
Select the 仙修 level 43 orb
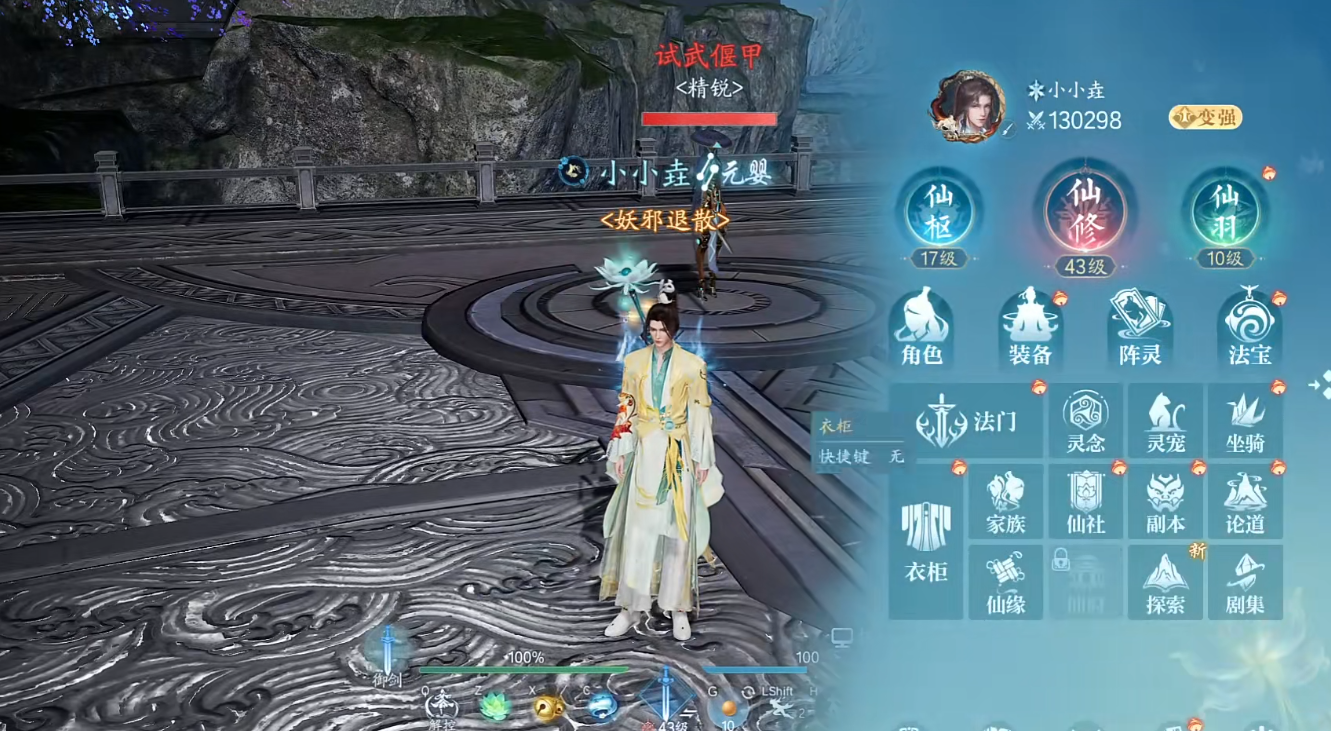point(1085,213)
